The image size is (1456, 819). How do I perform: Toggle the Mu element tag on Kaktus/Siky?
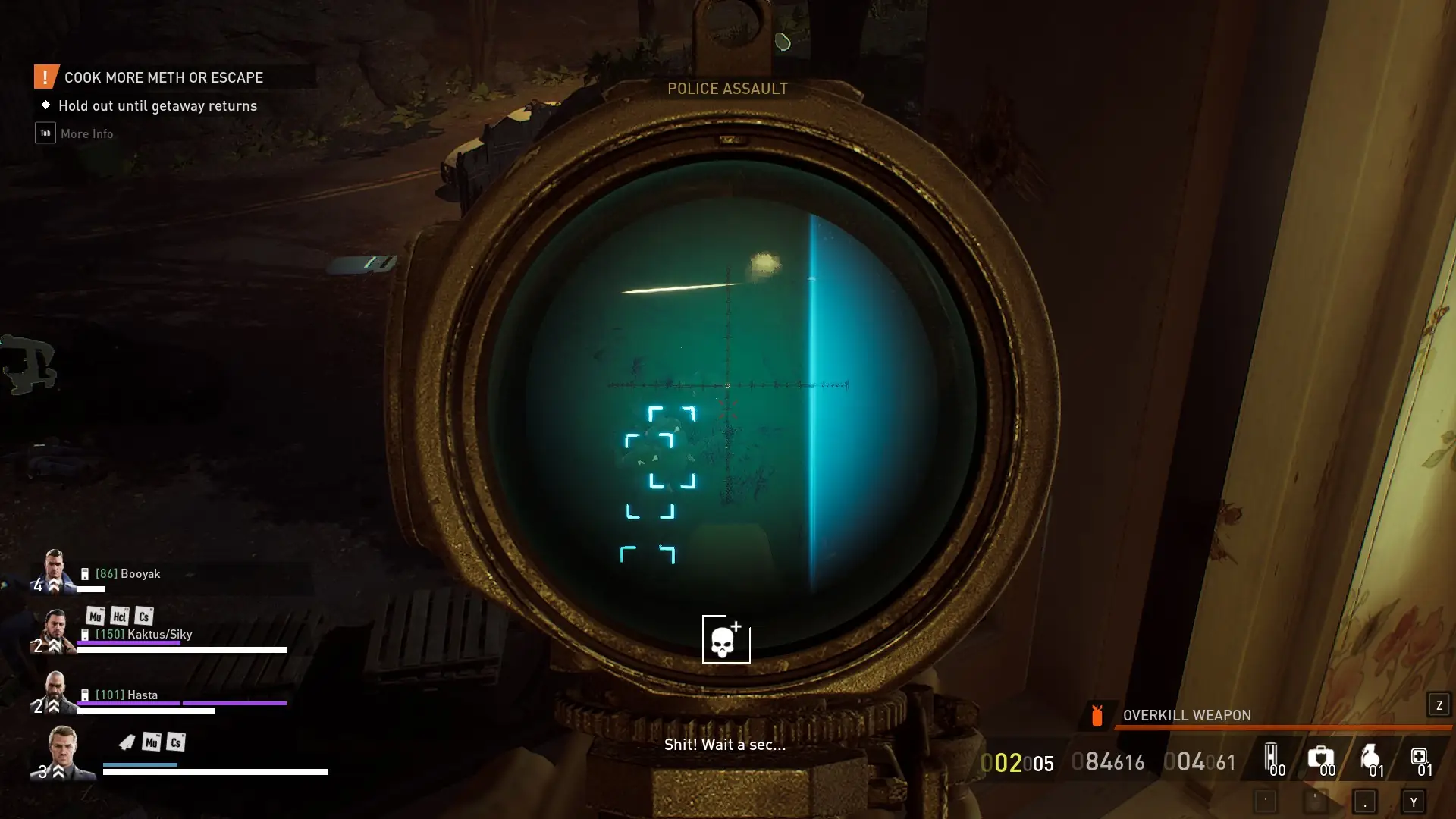[95, 616]
